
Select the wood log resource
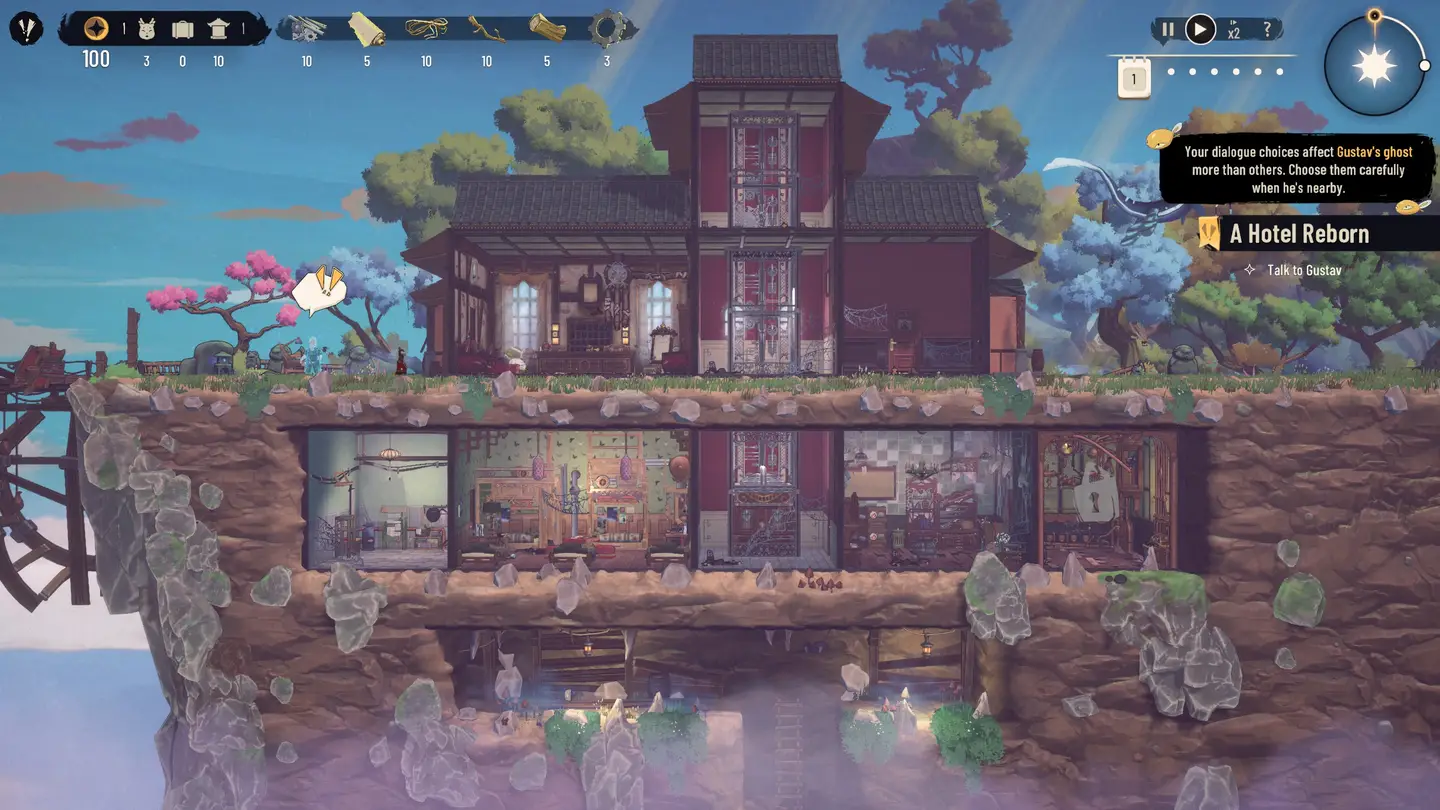(547, 28)
